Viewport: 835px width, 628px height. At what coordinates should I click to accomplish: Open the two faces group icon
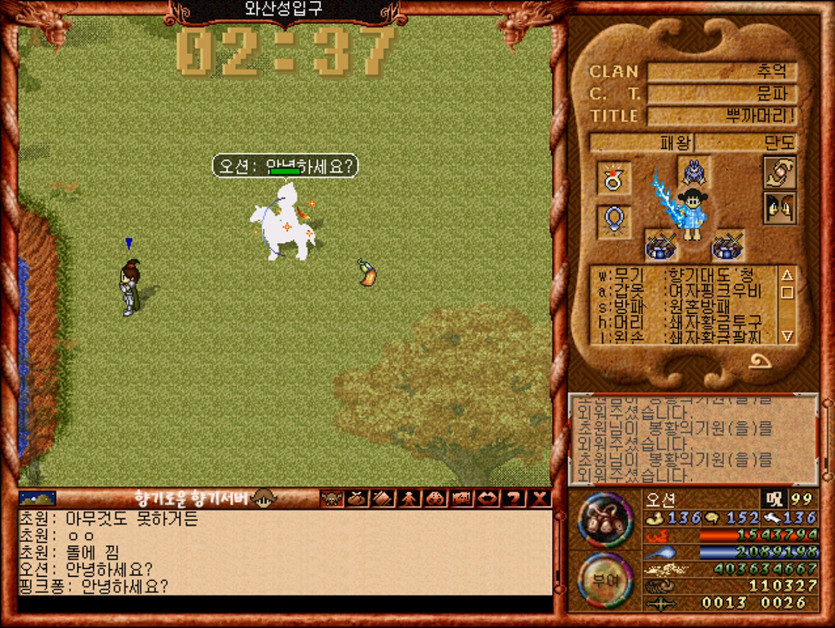779,209
